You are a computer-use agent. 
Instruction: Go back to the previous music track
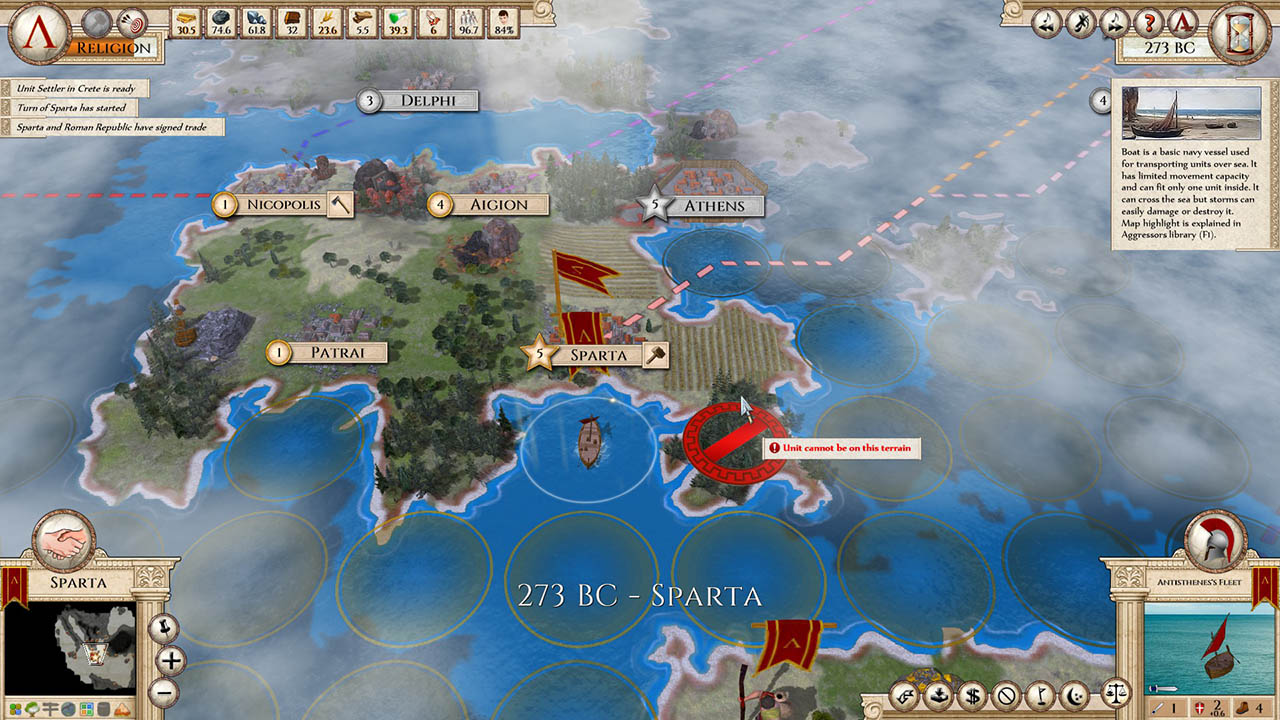[x=1045, y=22]
